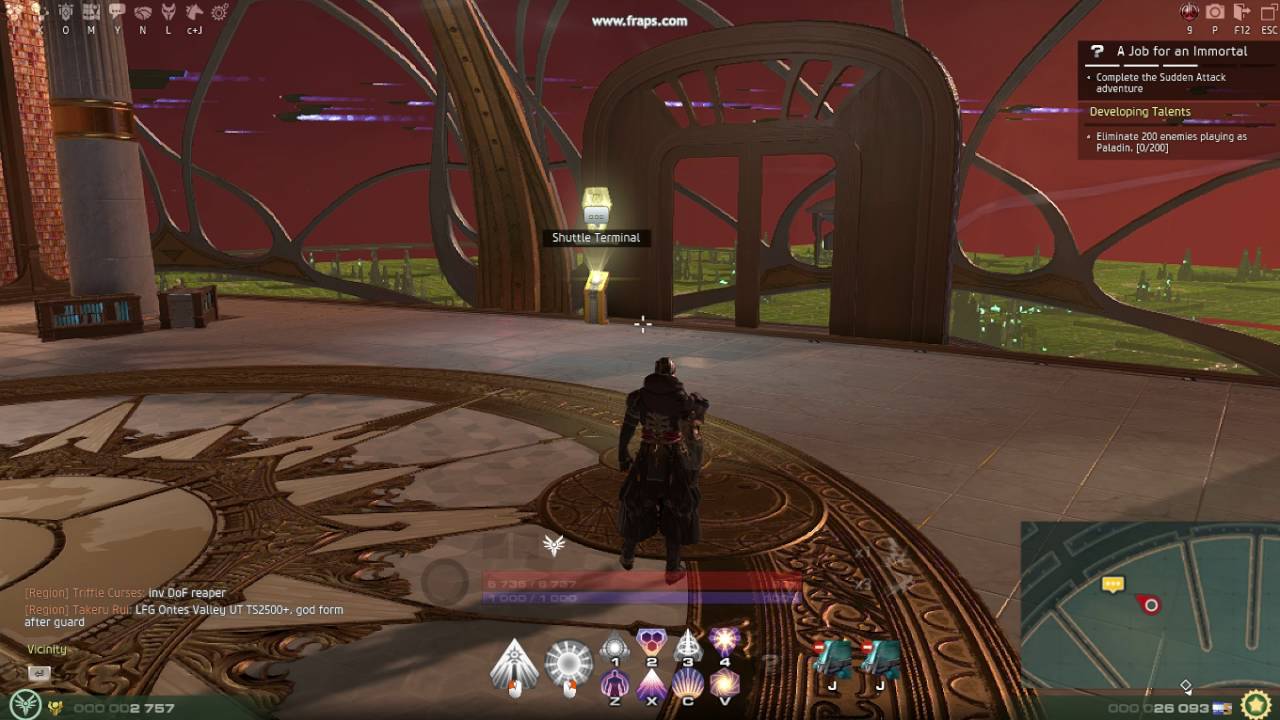Trigger the starburst ability in slot 4
This screenshot has width=1280, height=720.
pos(725,645)
